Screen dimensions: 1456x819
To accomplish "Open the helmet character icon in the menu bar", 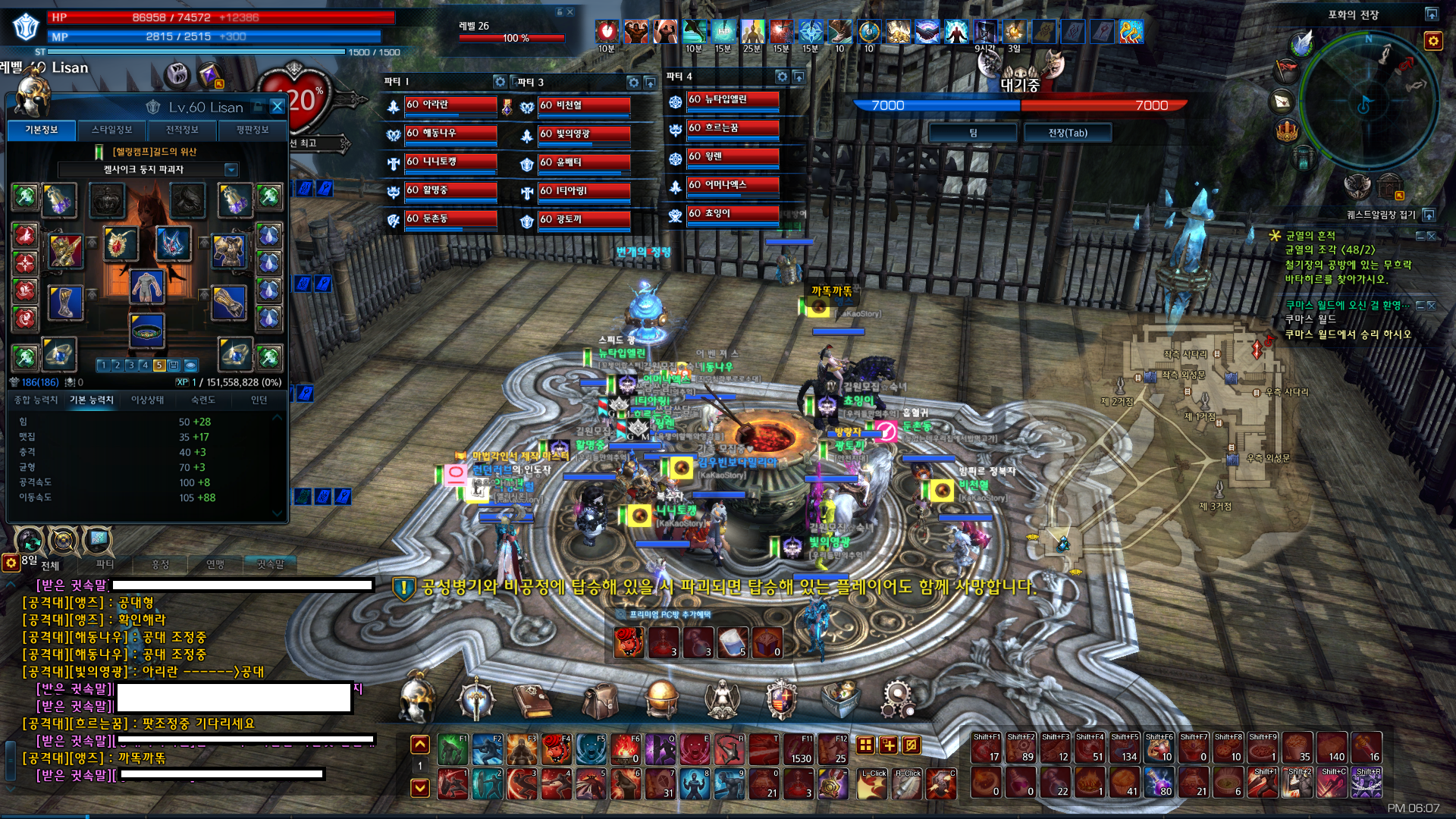I will coord(416,699).
